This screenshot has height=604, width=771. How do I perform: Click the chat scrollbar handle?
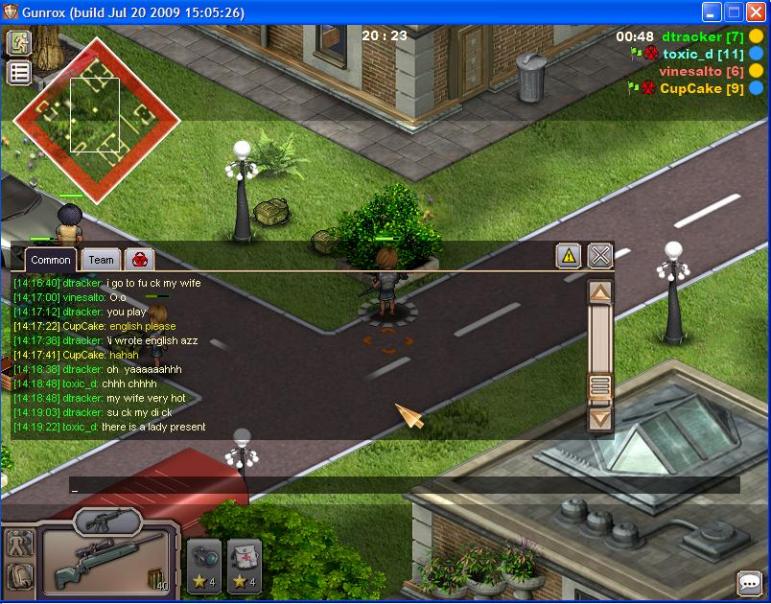click(x=600, y=385)
